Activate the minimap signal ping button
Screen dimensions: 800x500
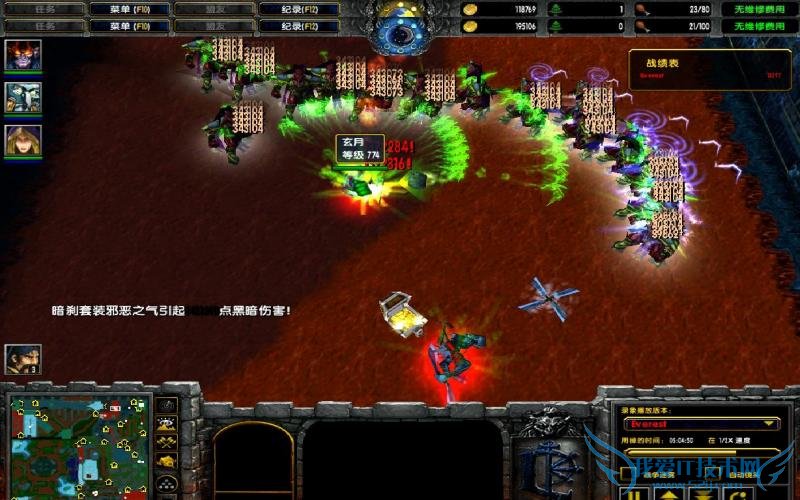click(x=168, y=405)
